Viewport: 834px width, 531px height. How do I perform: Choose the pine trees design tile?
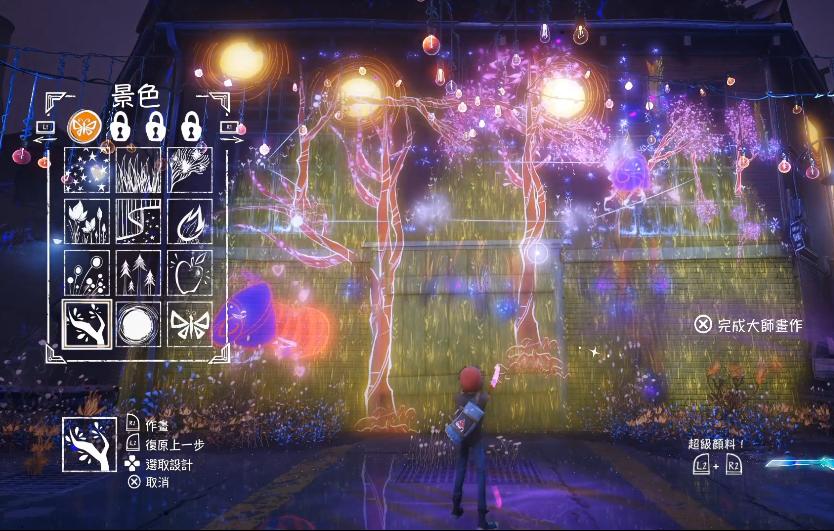tap(138, 273)
